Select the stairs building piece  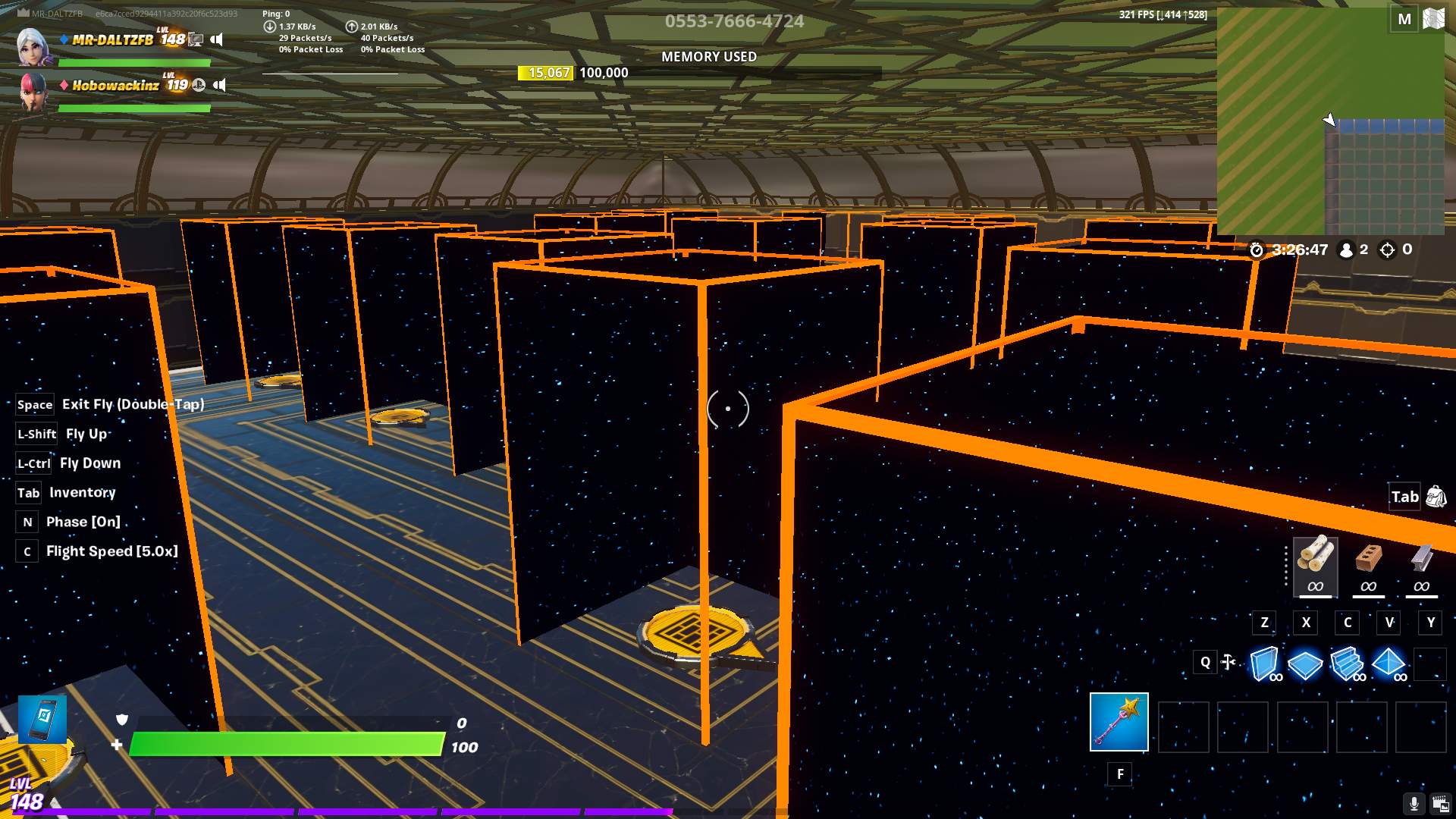[x=1347, y=664]
